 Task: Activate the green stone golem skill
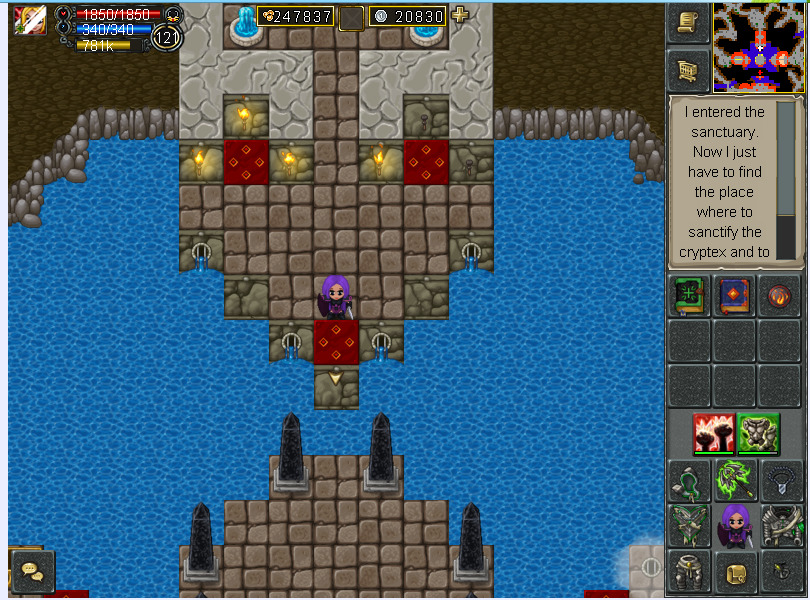[759, 433]
